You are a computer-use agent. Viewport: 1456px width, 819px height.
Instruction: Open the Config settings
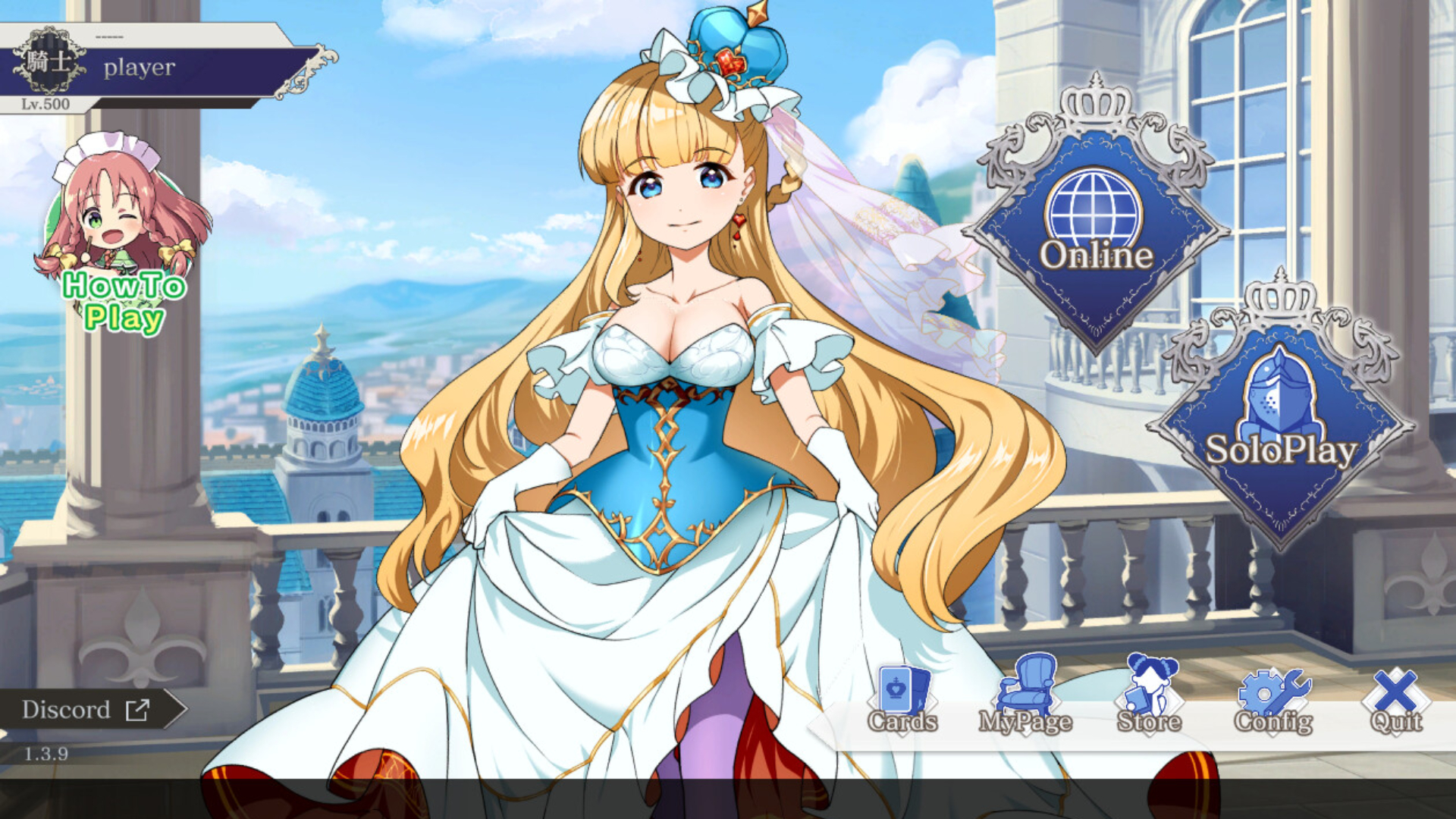[1273, 701]
